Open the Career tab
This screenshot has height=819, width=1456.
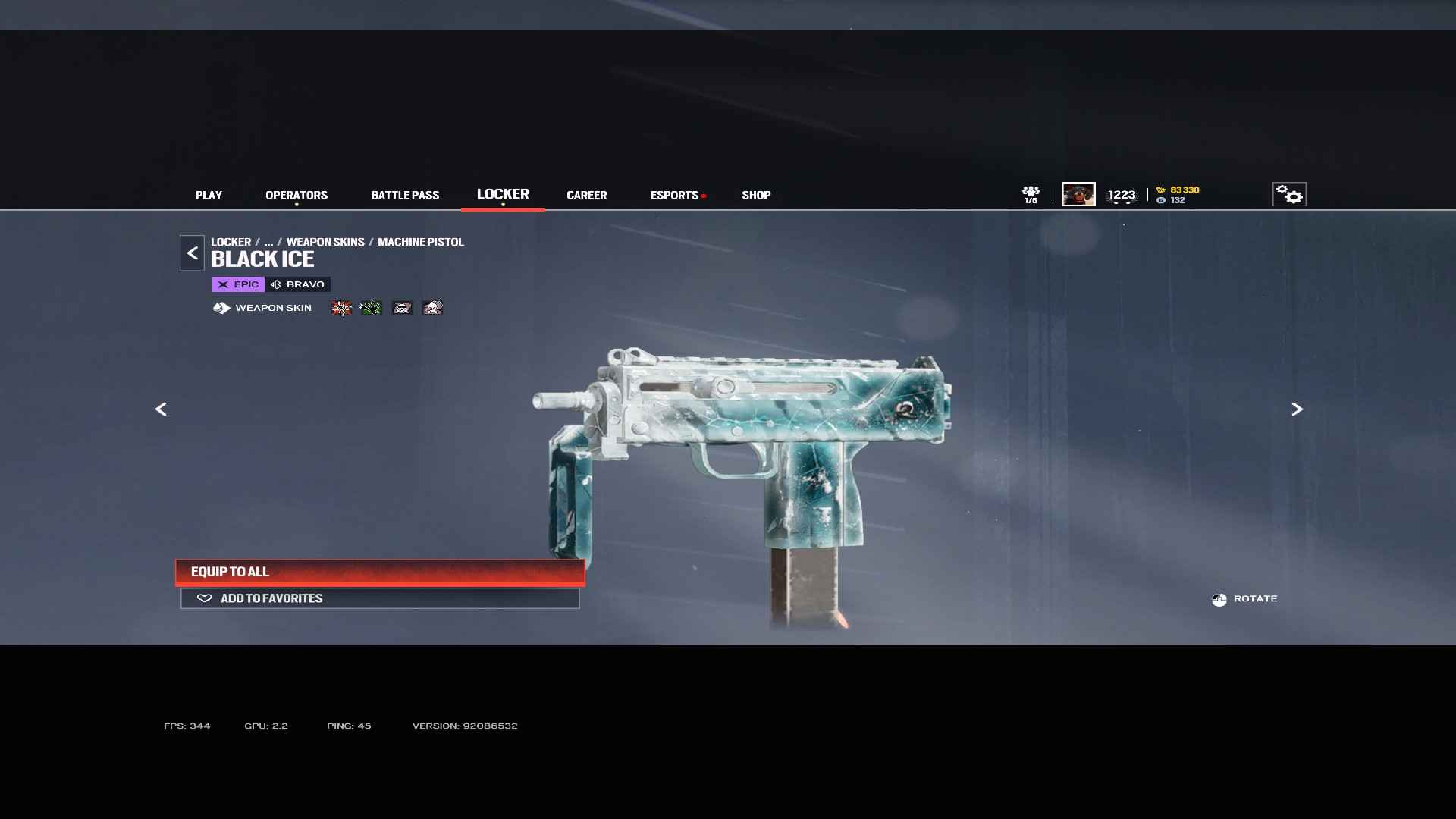point(586,195)
